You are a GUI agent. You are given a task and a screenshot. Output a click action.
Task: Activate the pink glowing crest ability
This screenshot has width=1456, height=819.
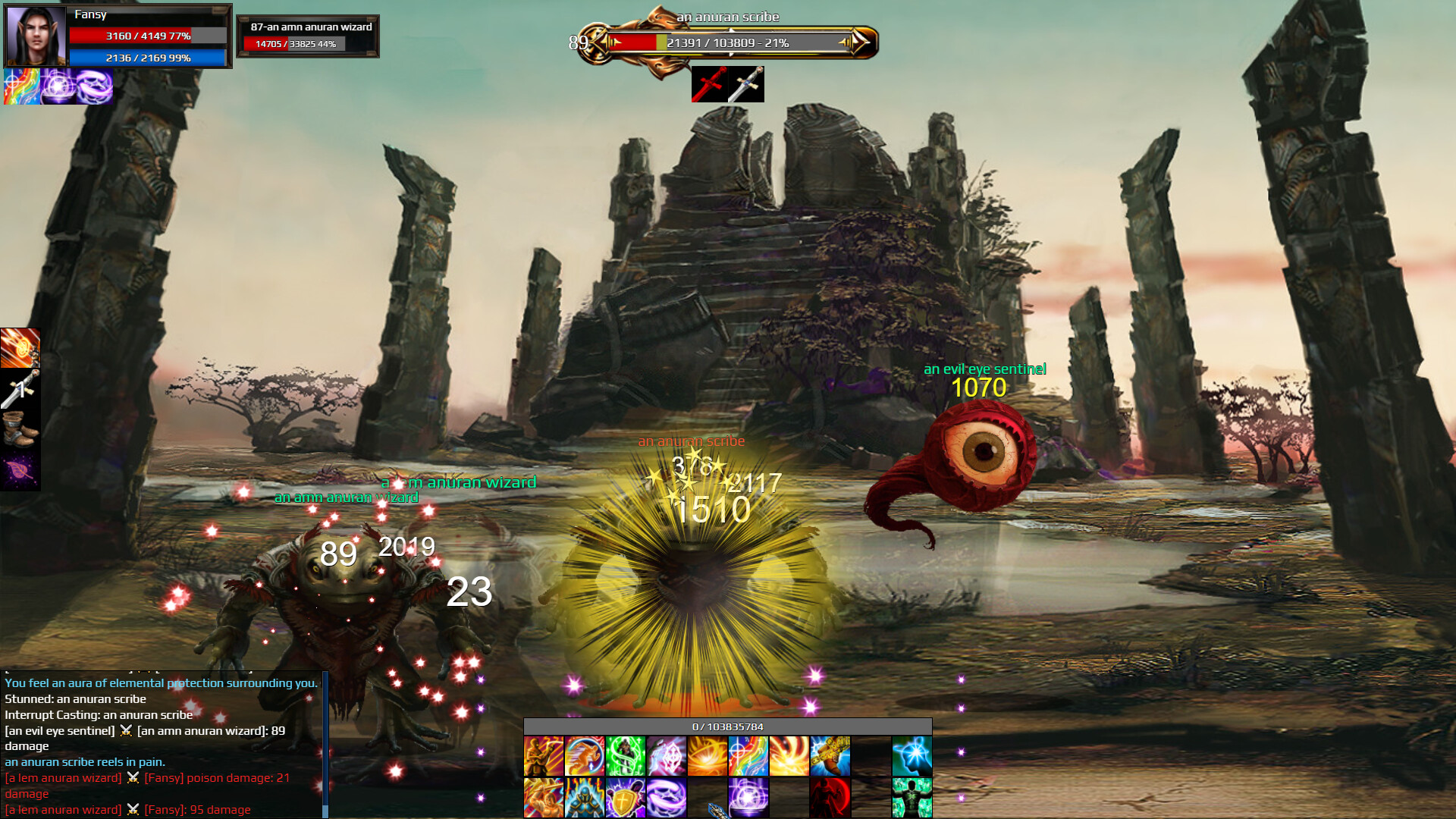click(666, 756)
